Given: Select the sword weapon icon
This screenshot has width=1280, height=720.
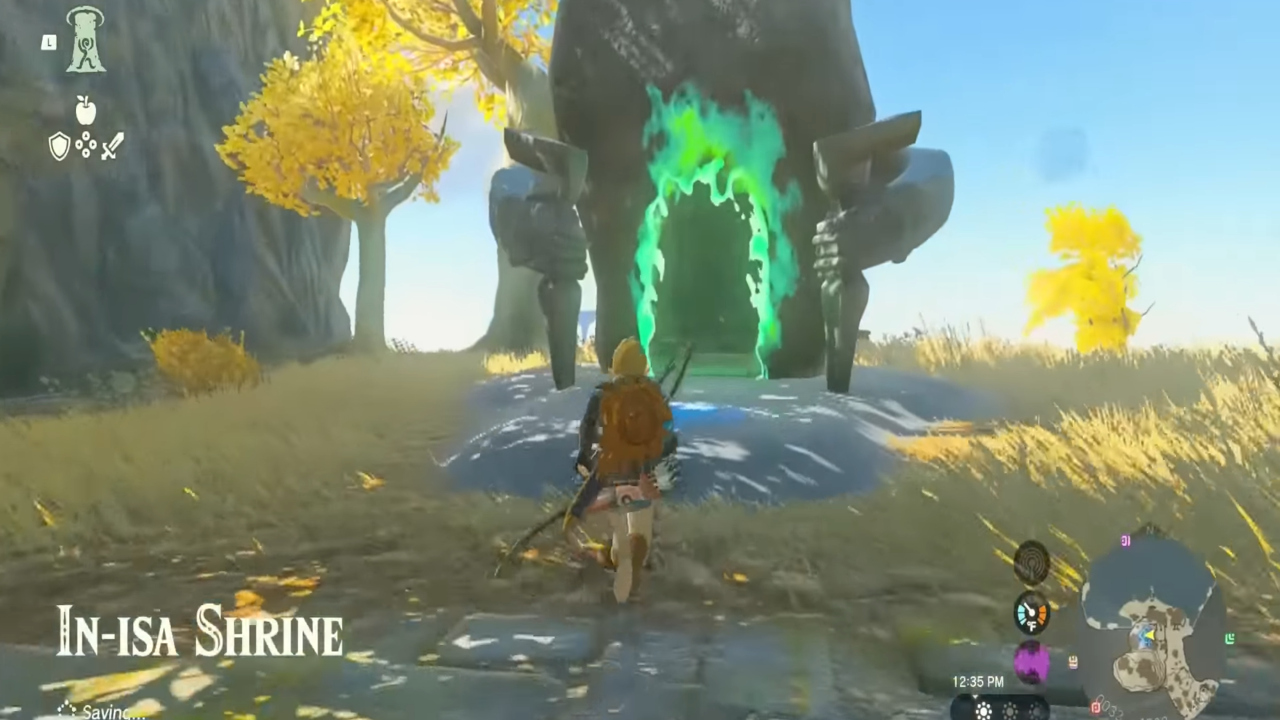Looking at the screenshot, I should pyautogui.click(x=112, y=146).
